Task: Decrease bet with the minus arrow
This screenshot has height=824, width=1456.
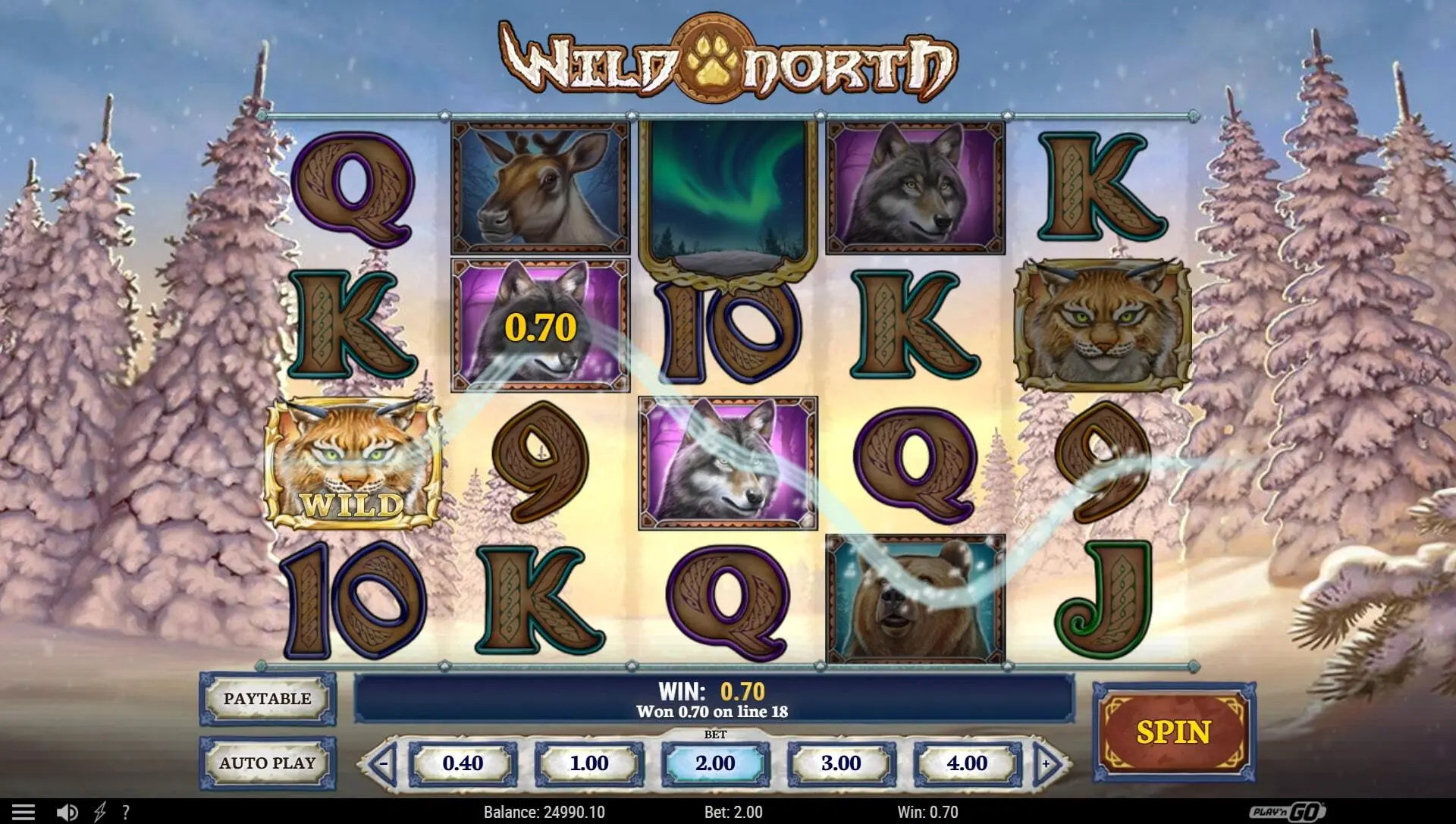Action: pyautogui.click(x=384, y=763)
